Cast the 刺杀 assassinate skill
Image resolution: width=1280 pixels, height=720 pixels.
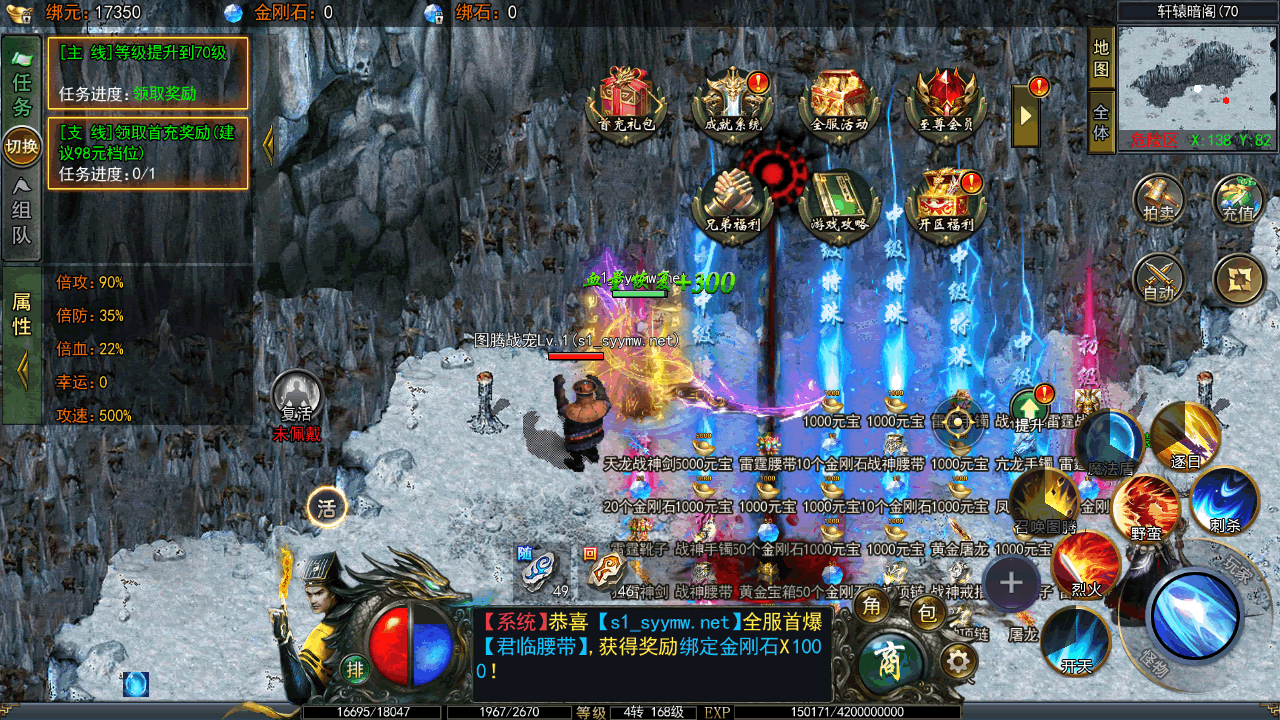tap(1224, 502)
